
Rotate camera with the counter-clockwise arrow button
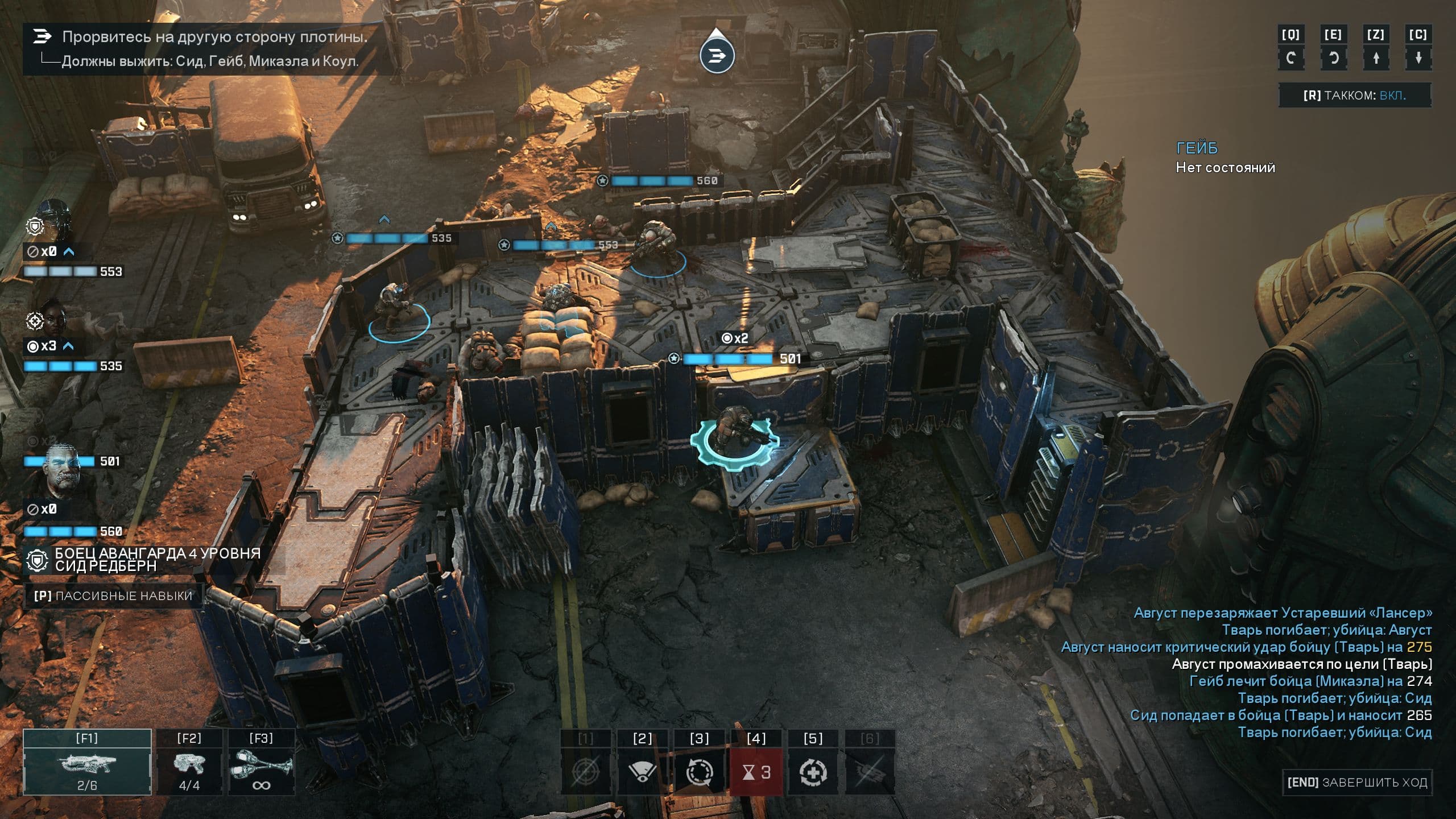coord(1333,58)
